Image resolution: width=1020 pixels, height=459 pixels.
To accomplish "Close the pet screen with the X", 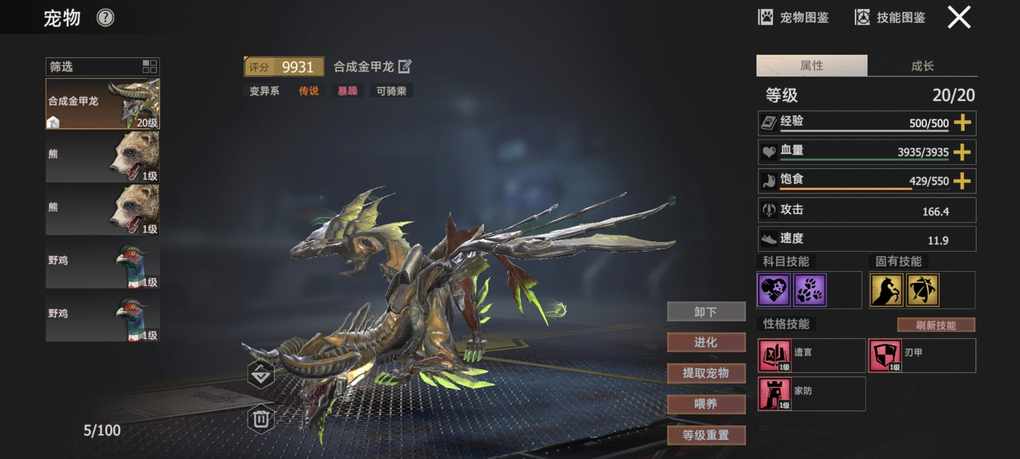I will 959,17.
